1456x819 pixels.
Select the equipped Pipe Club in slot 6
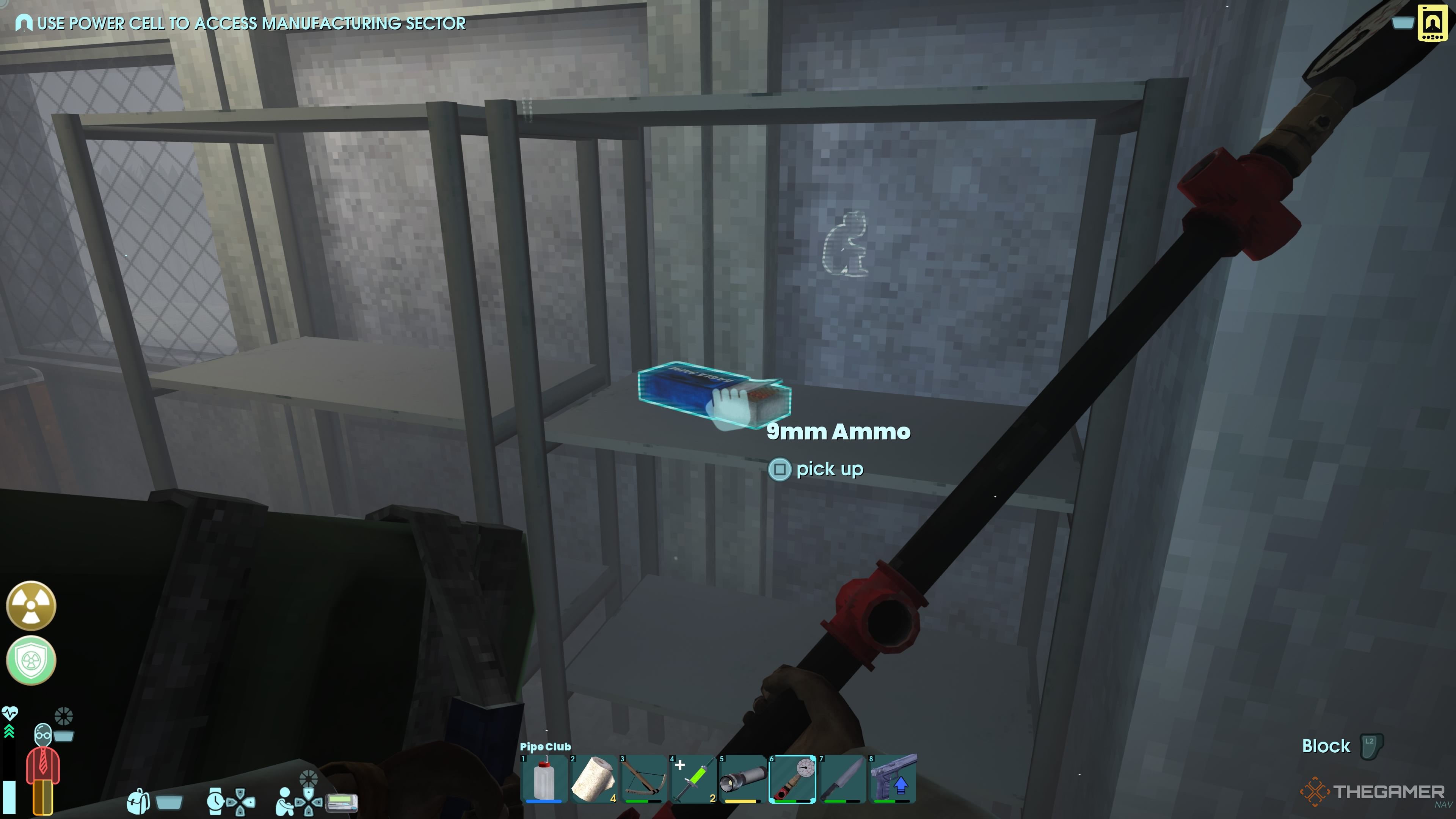[793, 780]
